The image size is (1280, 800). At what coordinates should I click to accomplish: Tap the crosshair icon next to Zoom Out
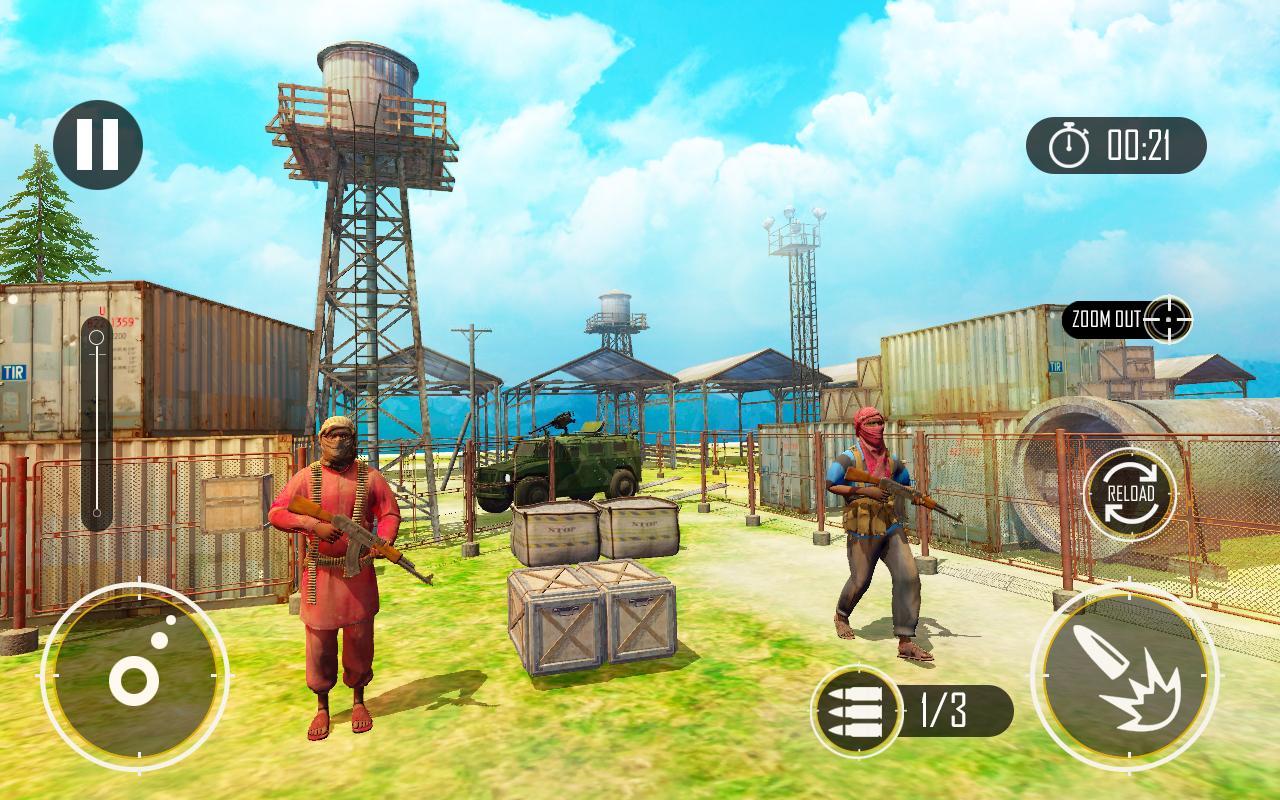1167,318
